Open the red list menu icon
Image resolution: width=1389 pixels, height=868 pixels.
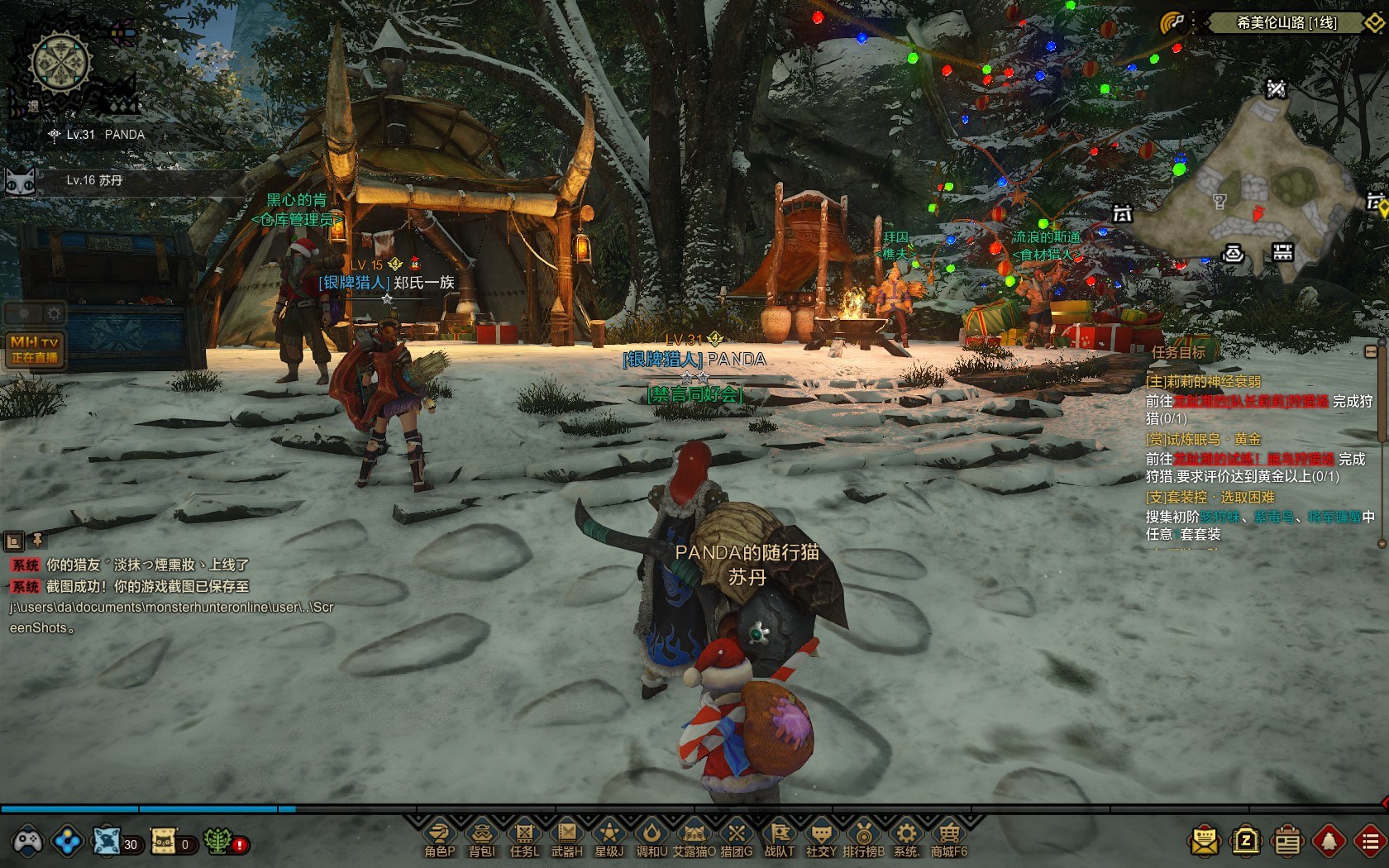pyautogui.click(x=1370, y=842)
